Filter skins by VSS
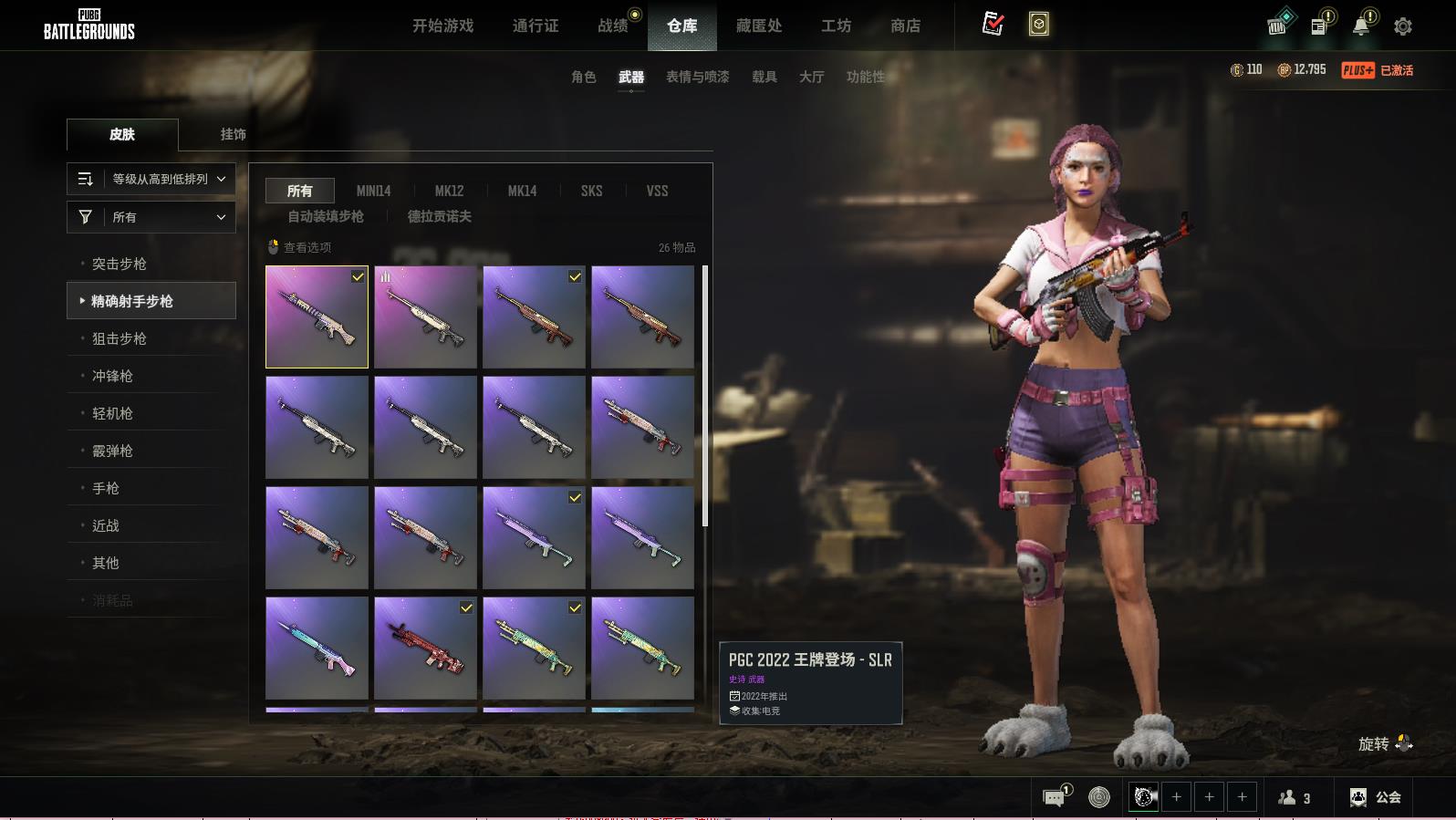Image resolution: width=1456 pixels, height=820 pixels. pos(657,191)
